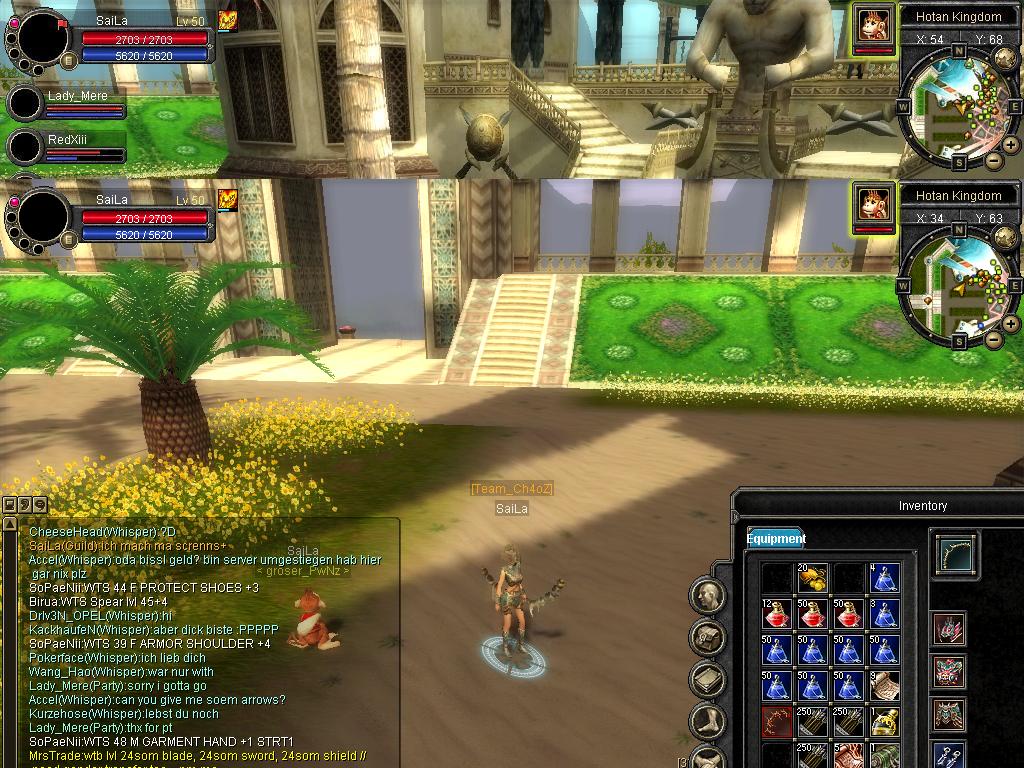Select the gold nuggets stack of 20
Image resolution: width=1024 pixels, height=768 pixels.
point(812,579)
